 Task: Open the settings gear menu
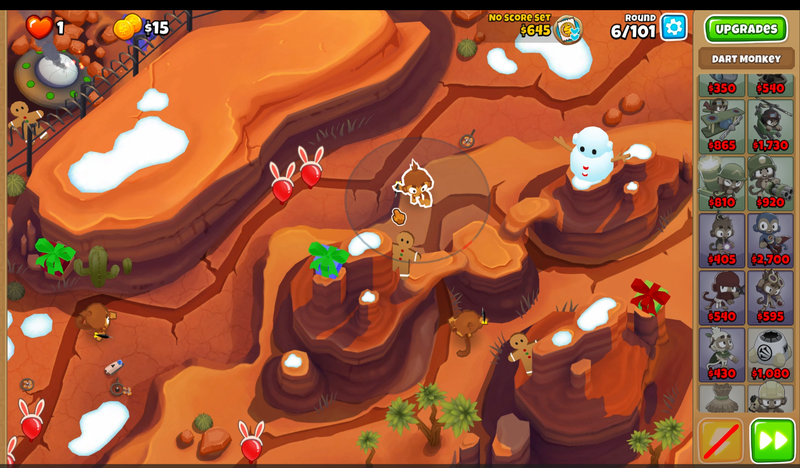point(674,27)
